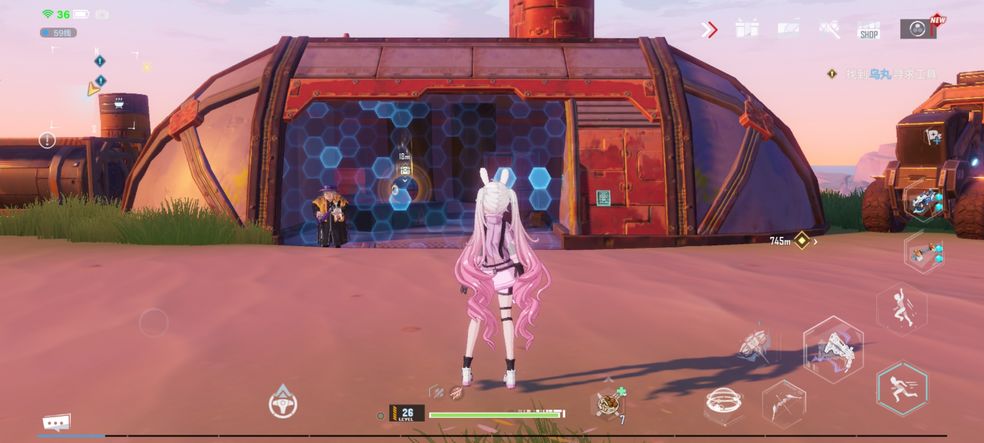Switch to the bow weapon
This screenshot has height=443, width=984.
(x=783, y=402)
